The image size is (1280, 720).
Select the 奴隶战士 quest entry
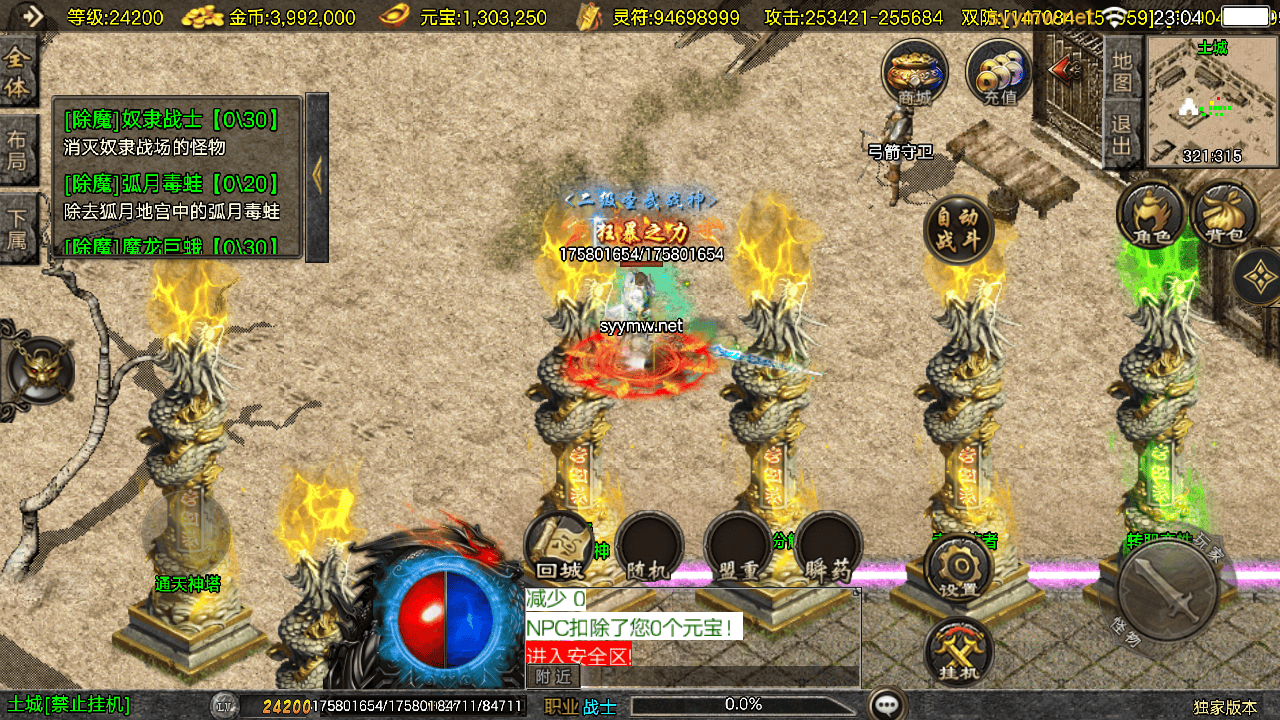tap(170, 121)
